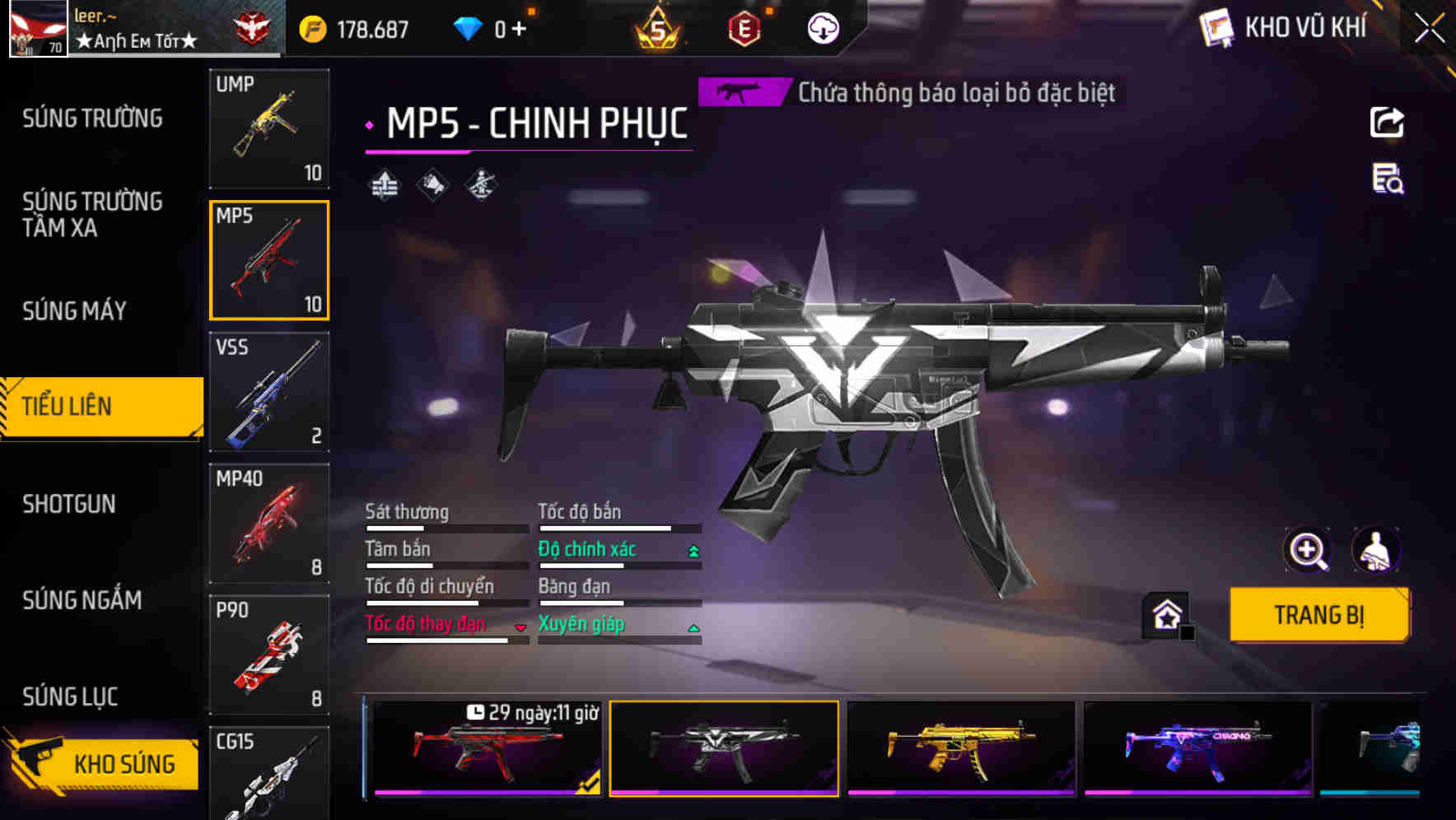Switch to the SÚNG NGẮM category
The image size is (1456, 820).
click(x=82, y=600)
